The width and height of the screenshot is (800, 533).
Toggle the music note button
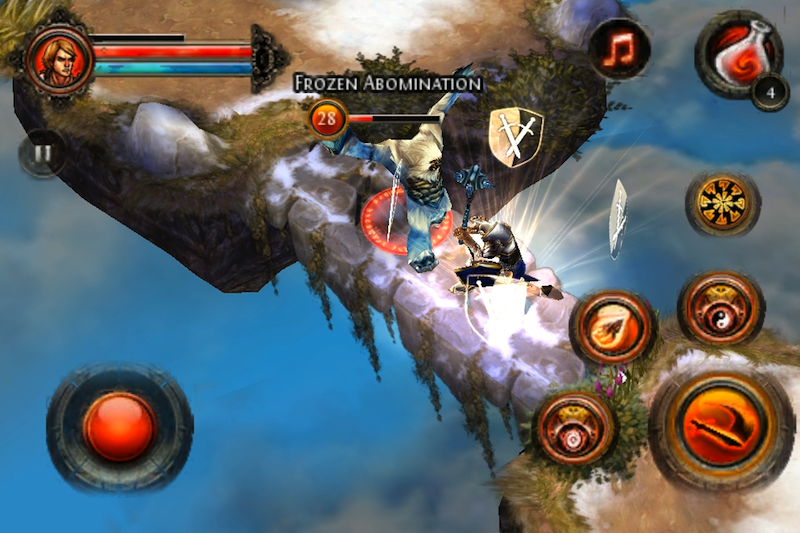[620, 49]
